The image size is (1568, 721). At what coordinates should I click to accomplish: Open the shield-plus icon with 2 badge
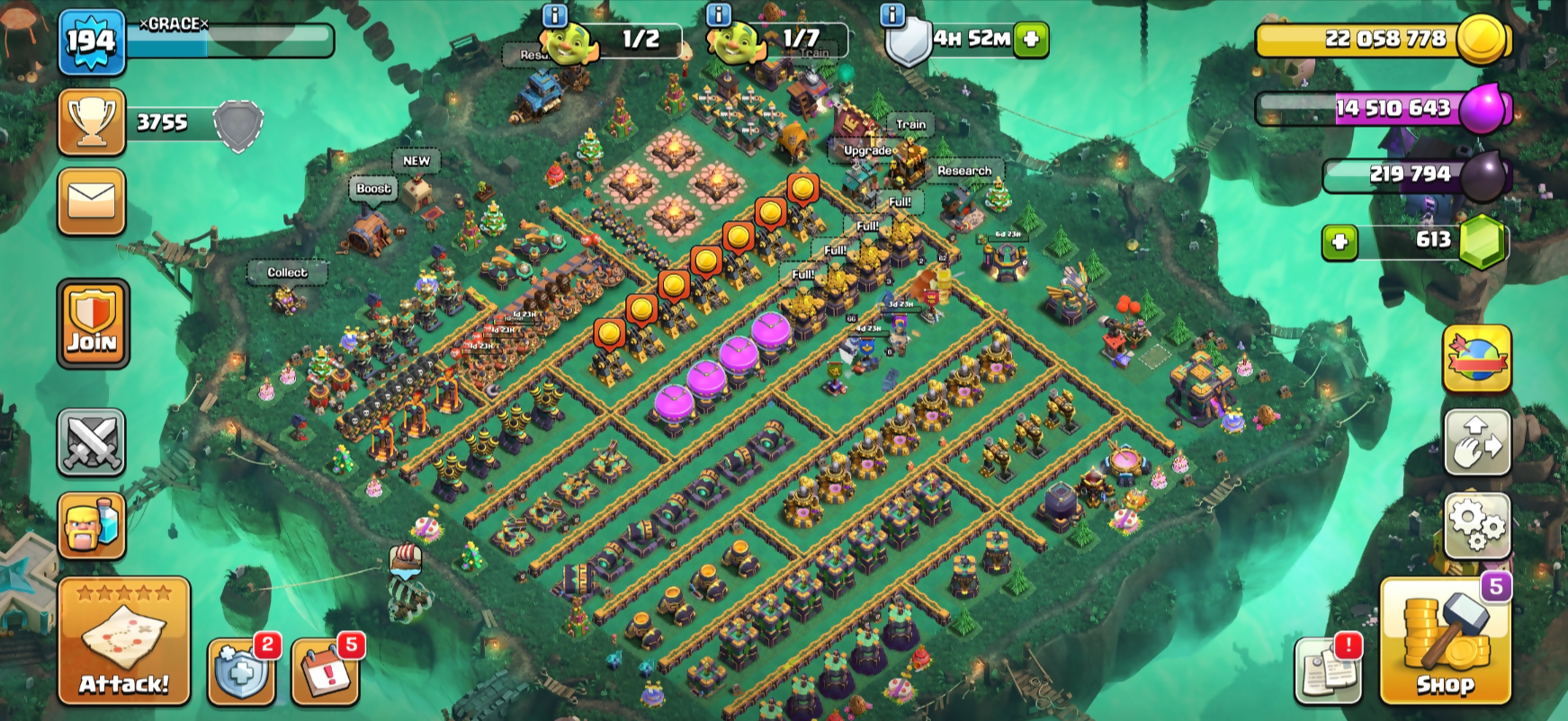point(240,672)
